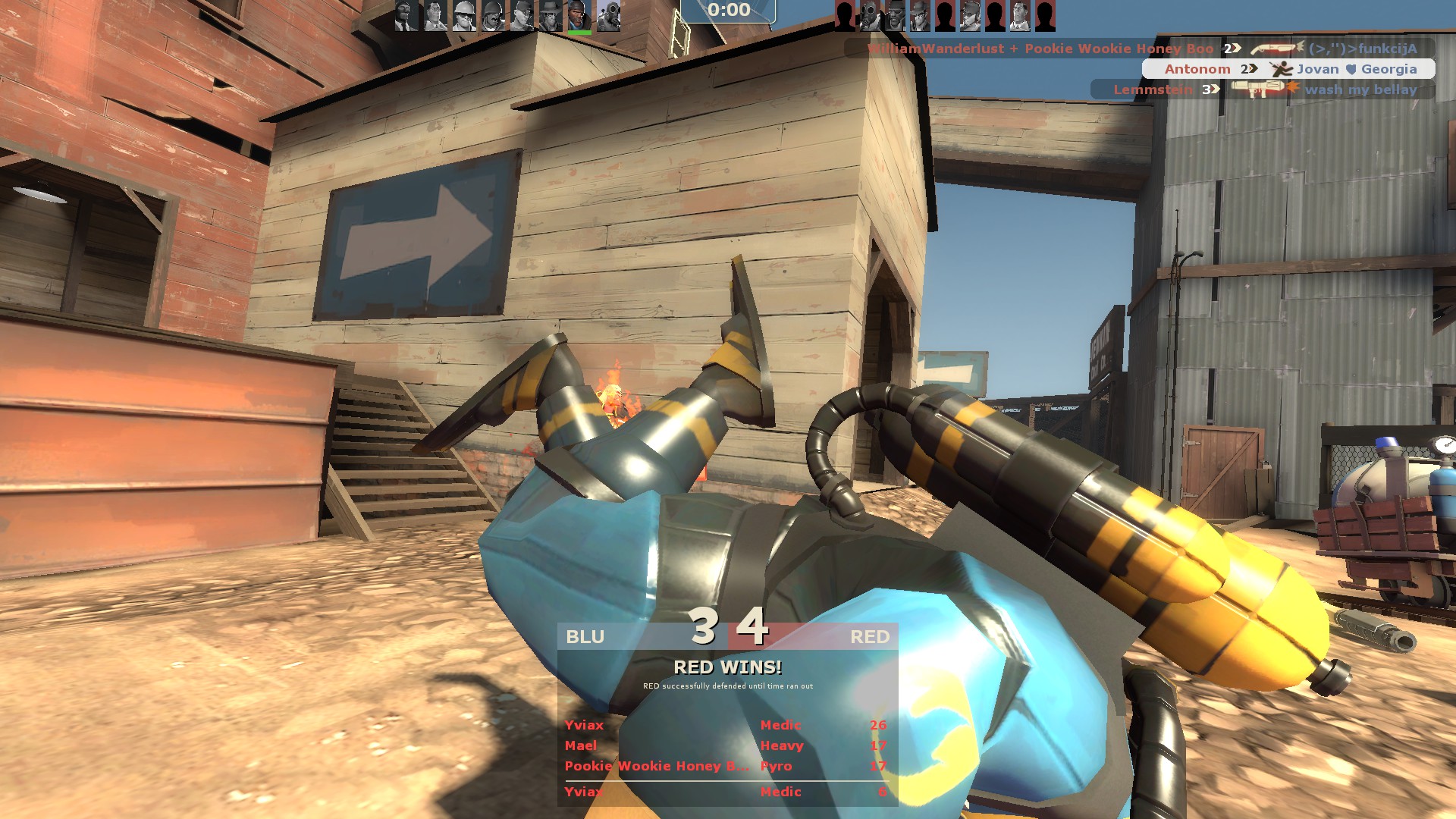Select Yviax's Medic row with 26 points
1456x819 pixels.
pyautogui.click(x=726, y=725)
